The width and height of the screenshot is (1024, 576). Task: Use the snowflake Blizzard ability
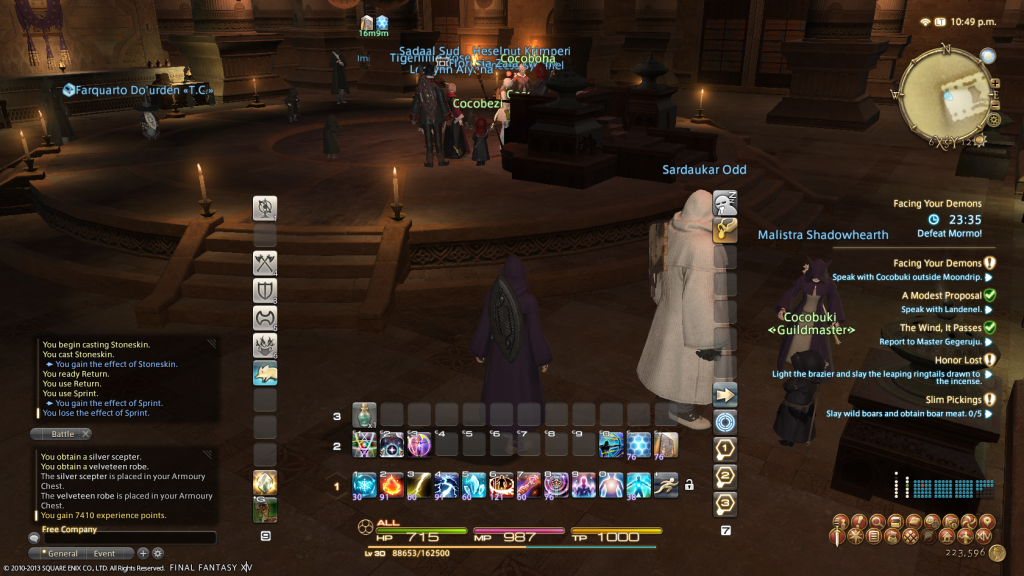click(364, 485)
